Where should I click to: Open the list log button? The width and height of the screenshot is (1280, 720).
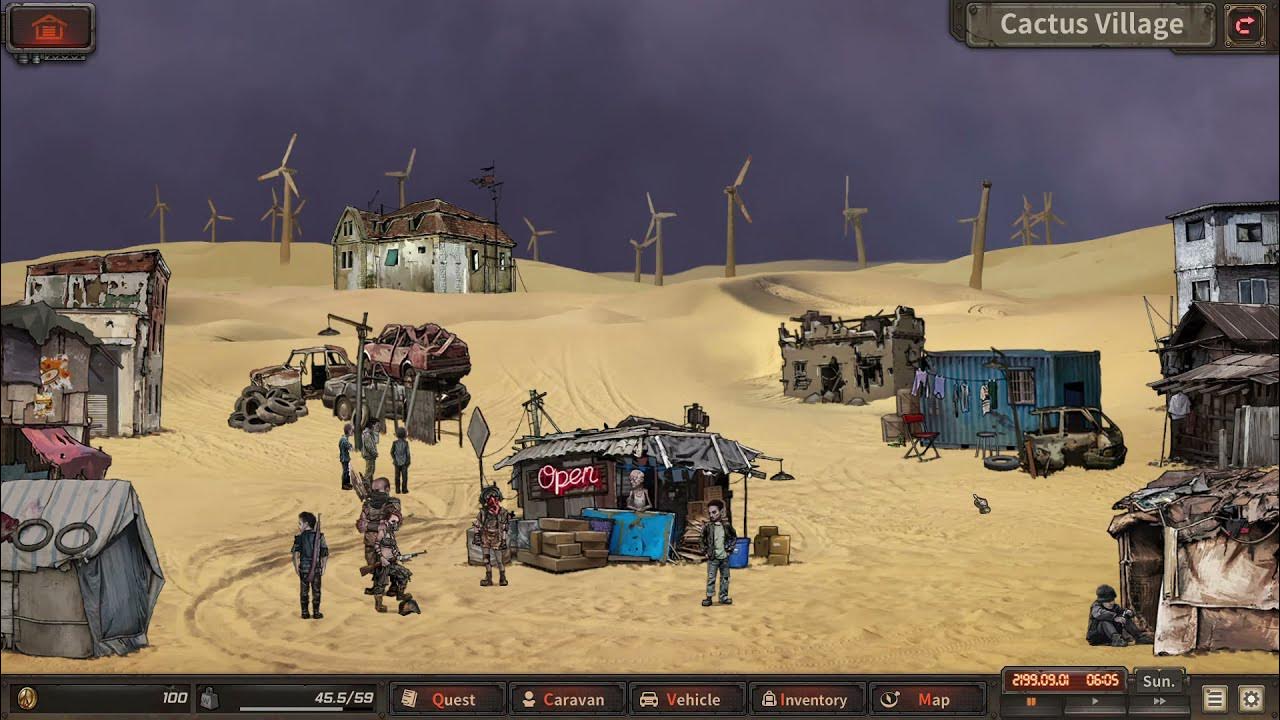click(x=1215, y=699)
